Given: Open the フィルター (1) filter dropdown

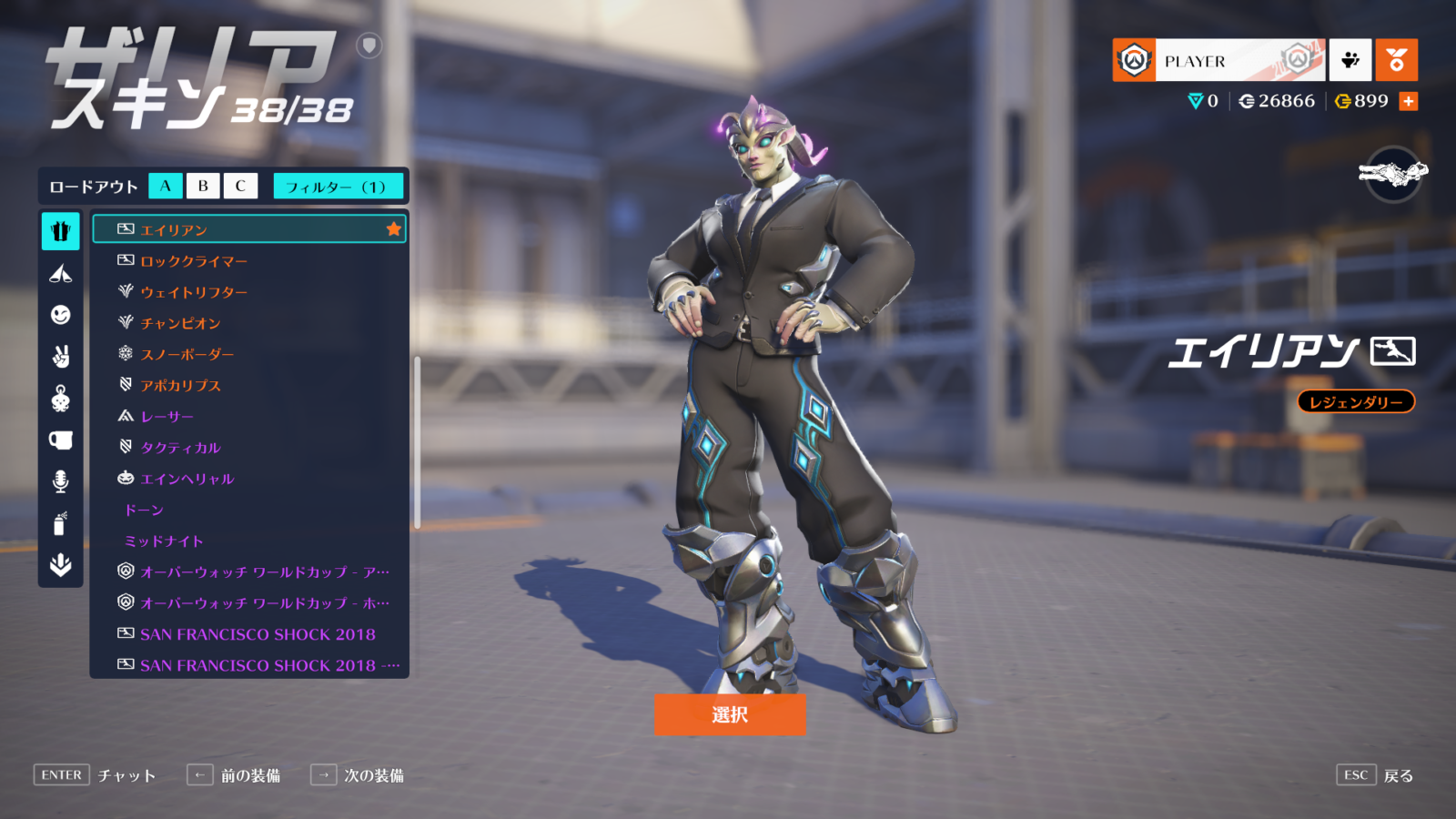Looking at the screenshot, I should pos(338,186).
